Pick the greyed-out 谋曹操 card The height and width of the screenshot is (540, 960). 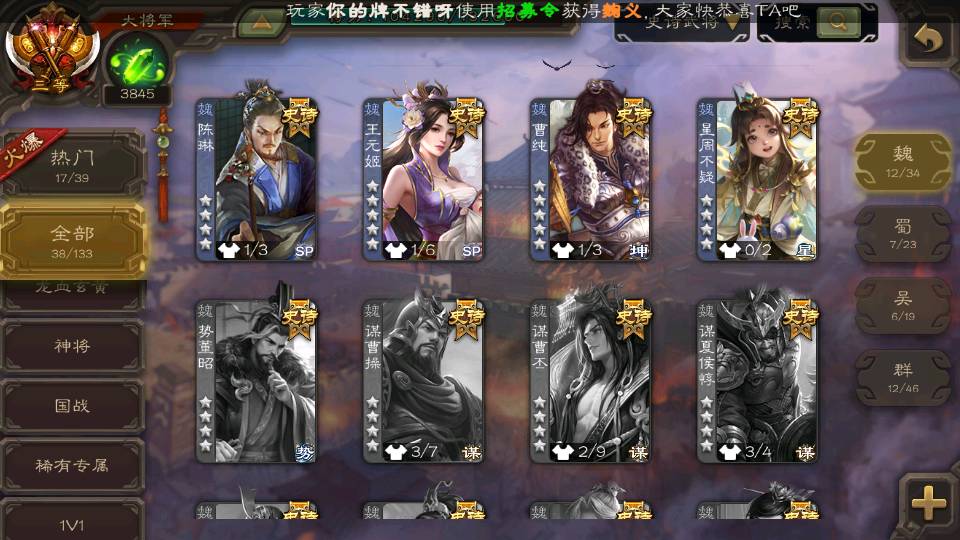(423, 380)
